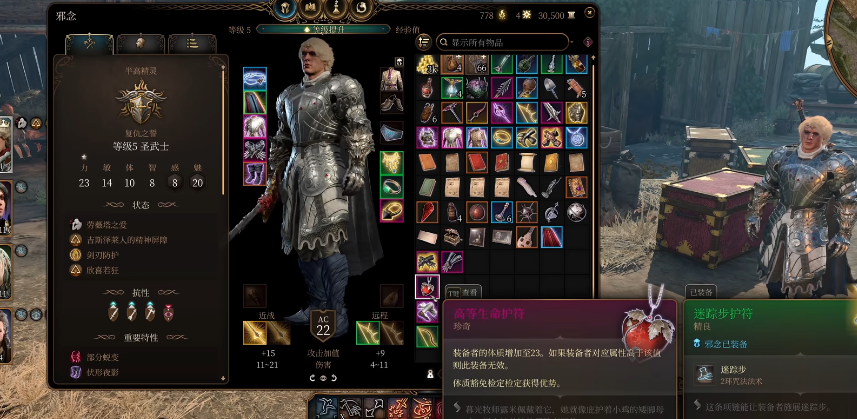The height and width of the screenshot is (419, 857).
Task: Click the equipped circlet headwear slot
Action: [x=255, y=77]
